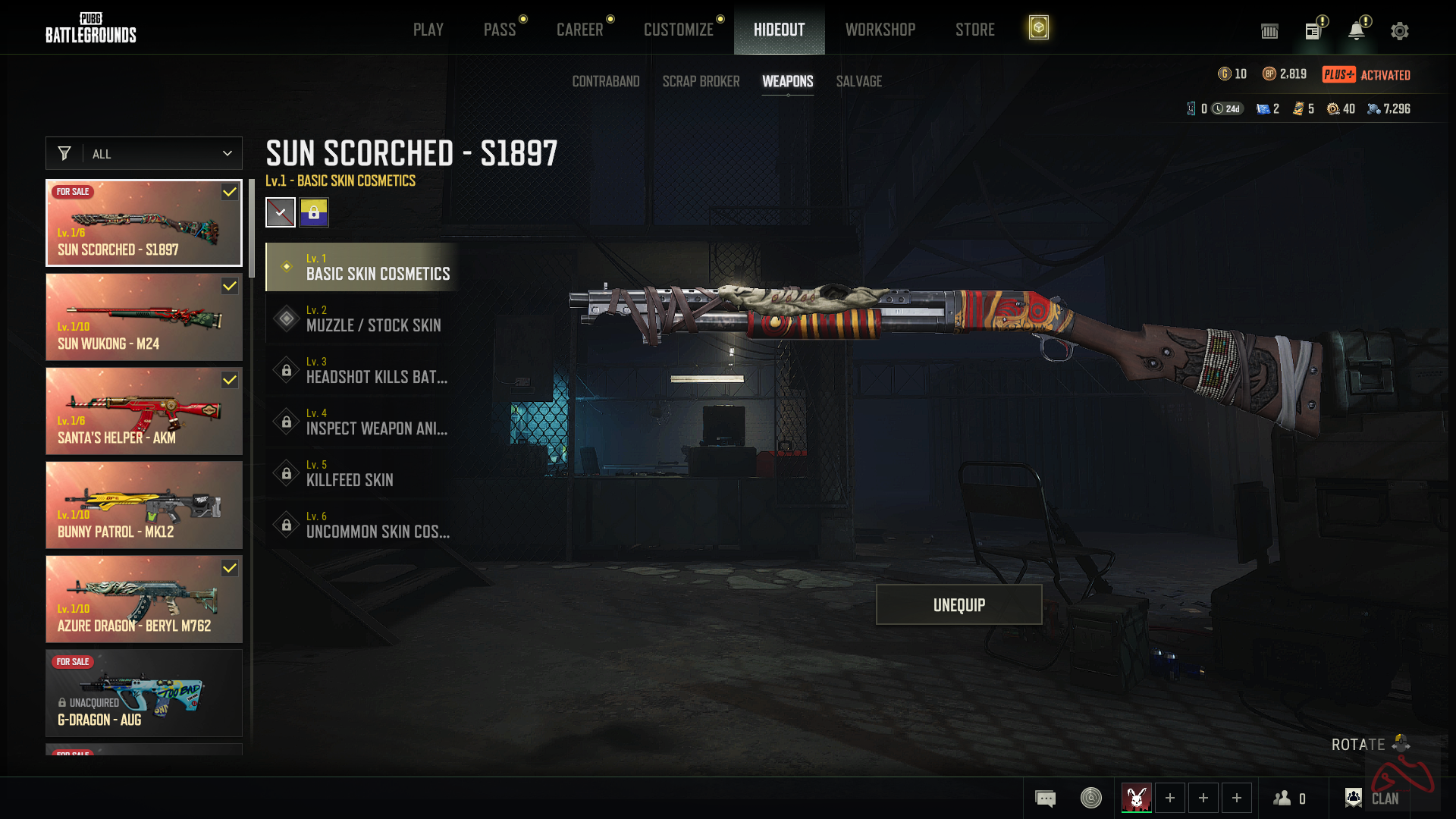
Task: Choose the Santa's Helper AKM skin
Action: [x=144, y=411]
